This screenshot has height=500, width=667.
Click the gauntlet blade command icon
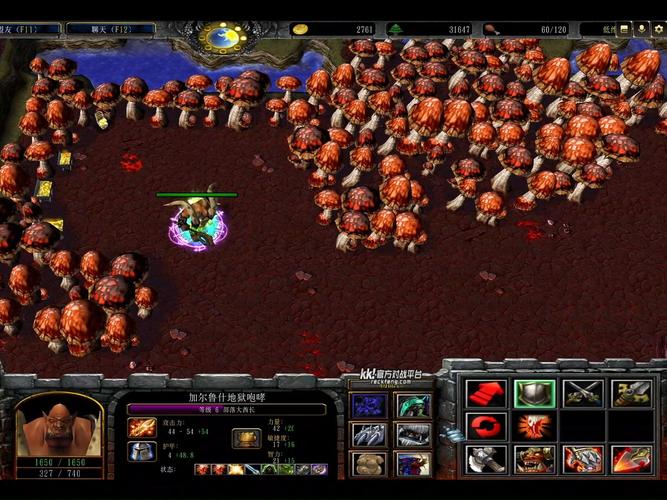point(630,393)
